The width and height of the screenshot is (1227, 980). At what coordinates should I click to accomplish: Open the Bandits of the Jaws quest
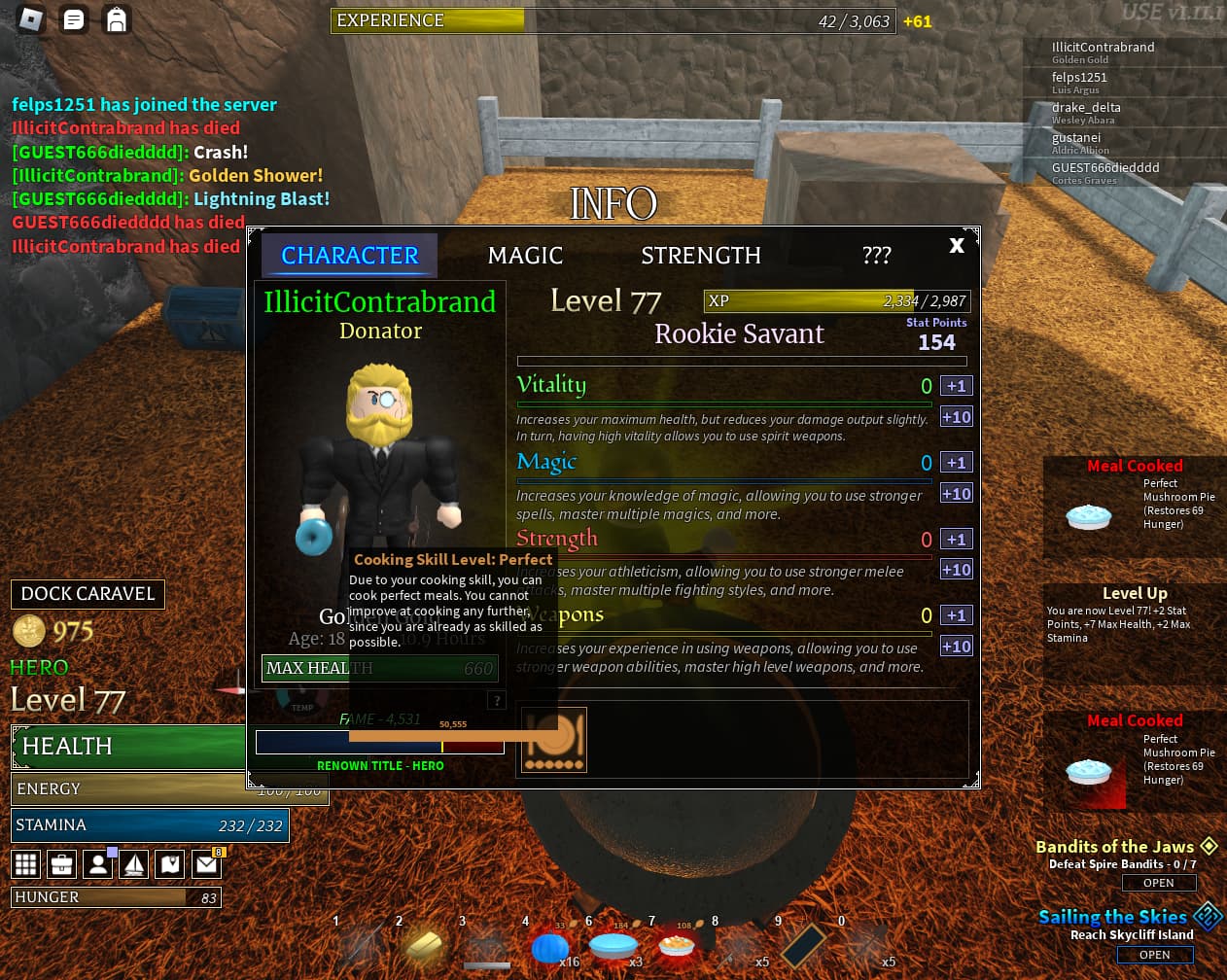click(x=1158, y=883)
